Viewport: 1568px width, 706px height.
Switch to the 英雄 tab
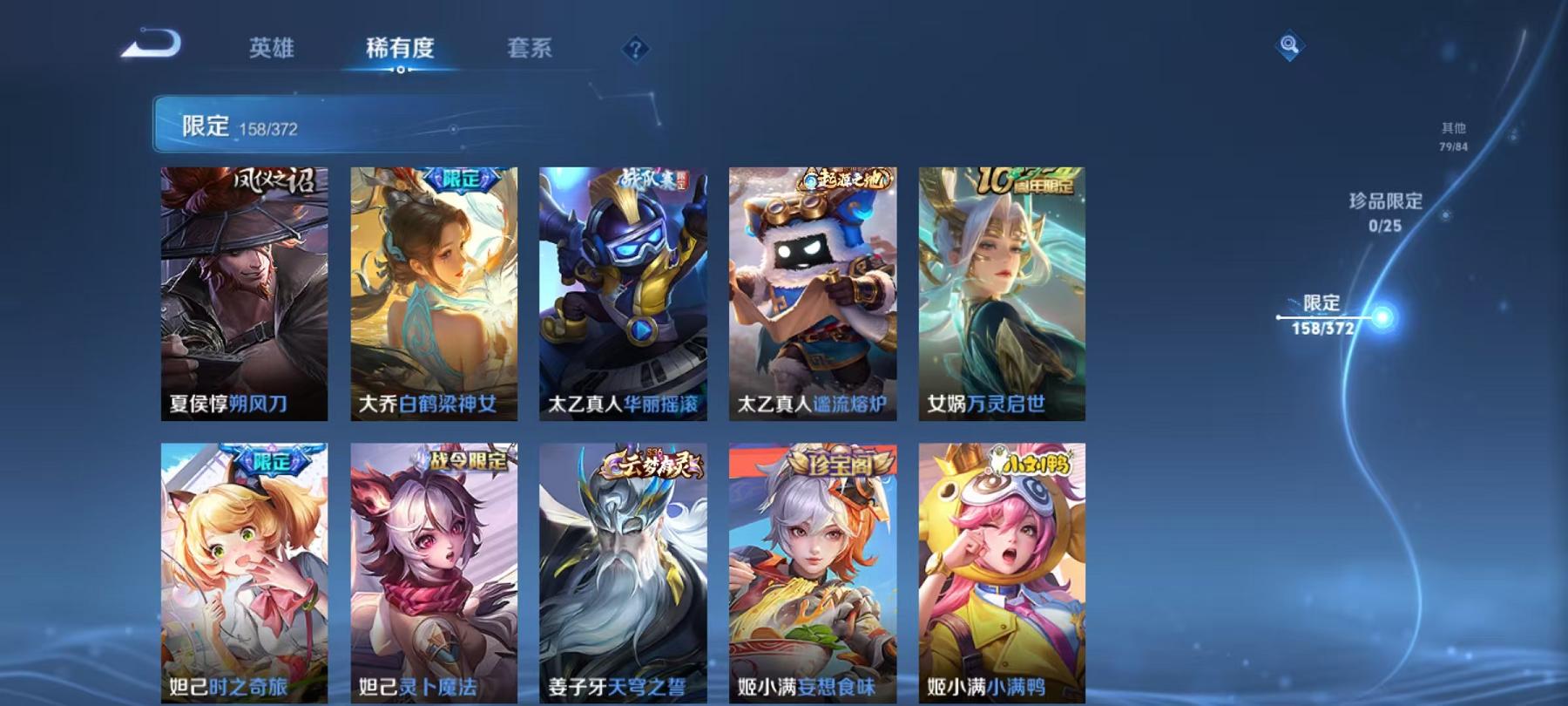[273, 50]
